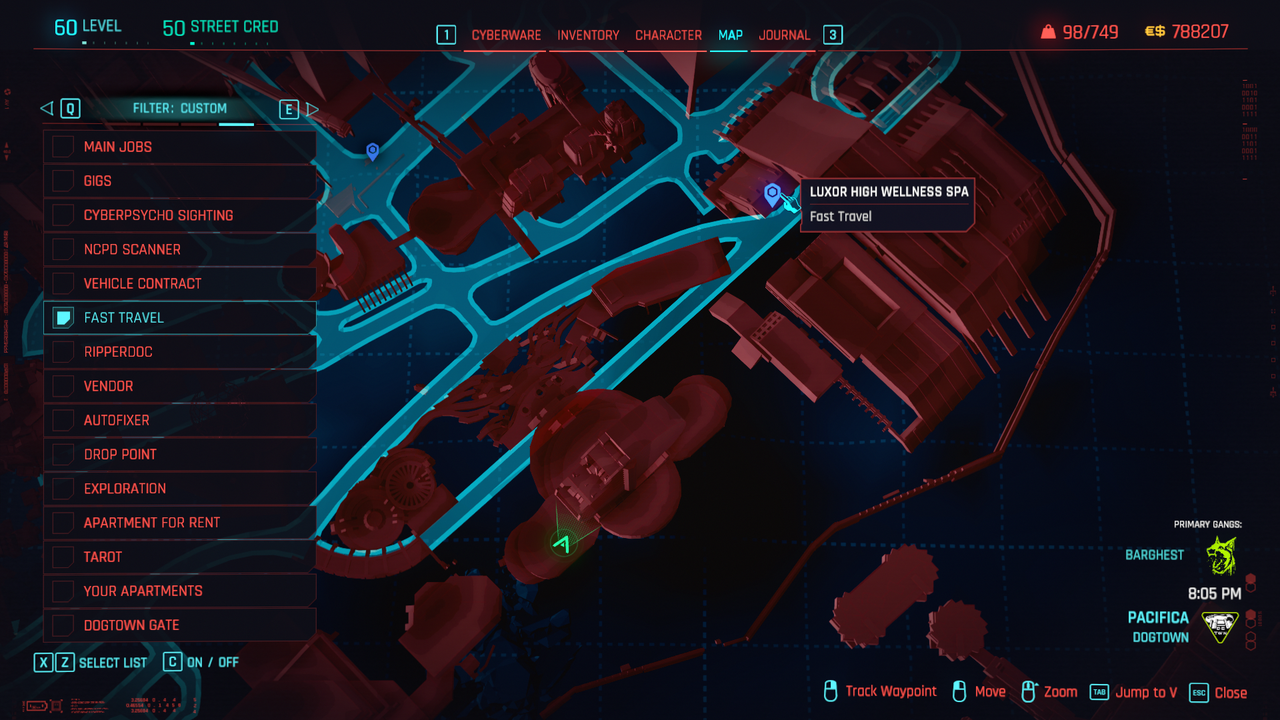Screen dimensions: 1280x720
Task: Enable the Autofixer filter
Action: tap(64, 420)
